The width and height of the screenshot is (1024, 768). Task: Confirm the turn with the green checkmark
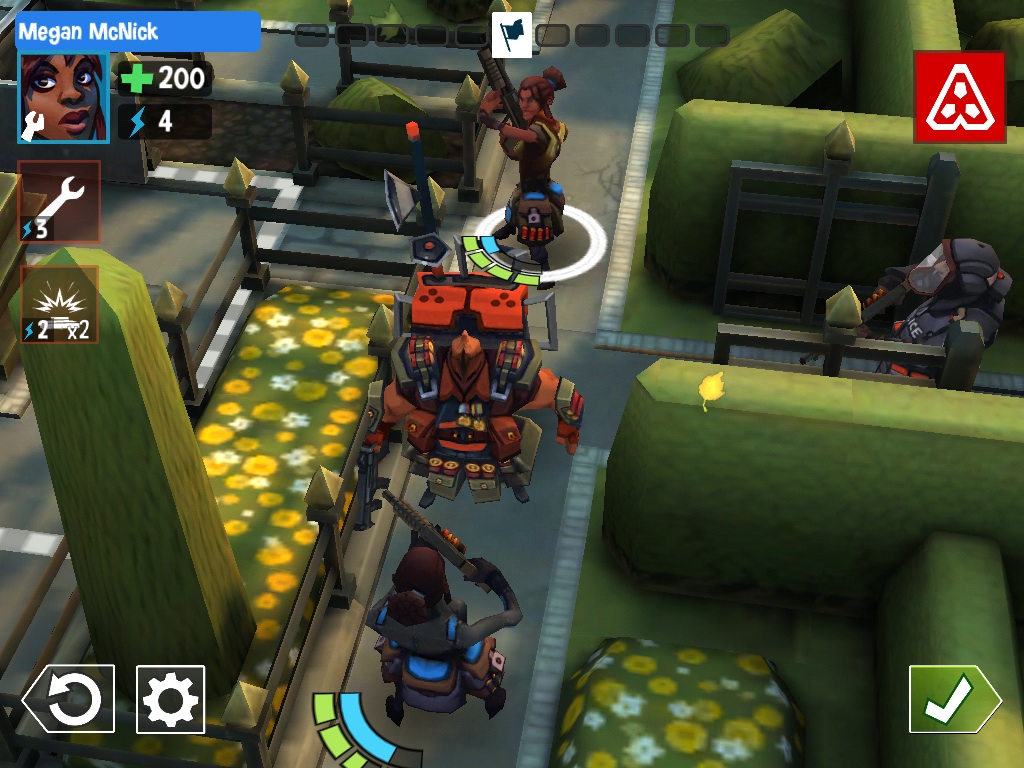[x=952, y=699]
